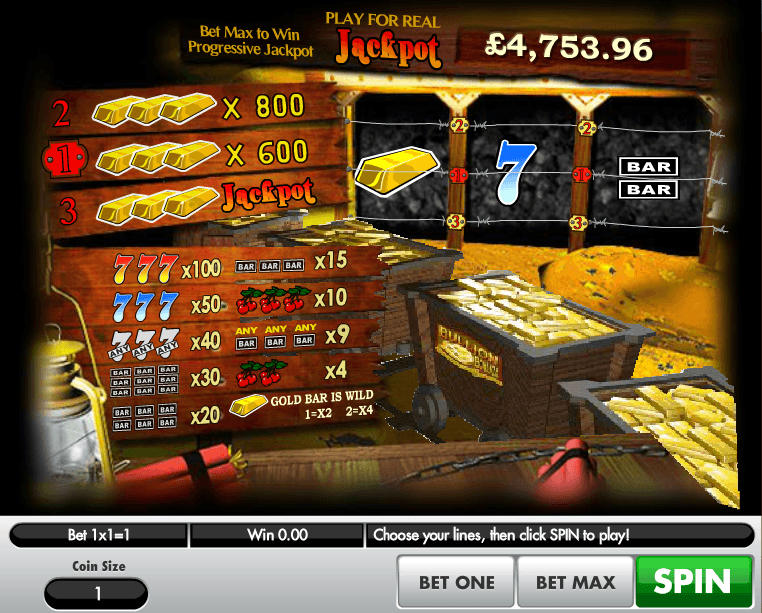Select the BET MAX button
This screenshot has height=613, width=762.
click(576, 582)
